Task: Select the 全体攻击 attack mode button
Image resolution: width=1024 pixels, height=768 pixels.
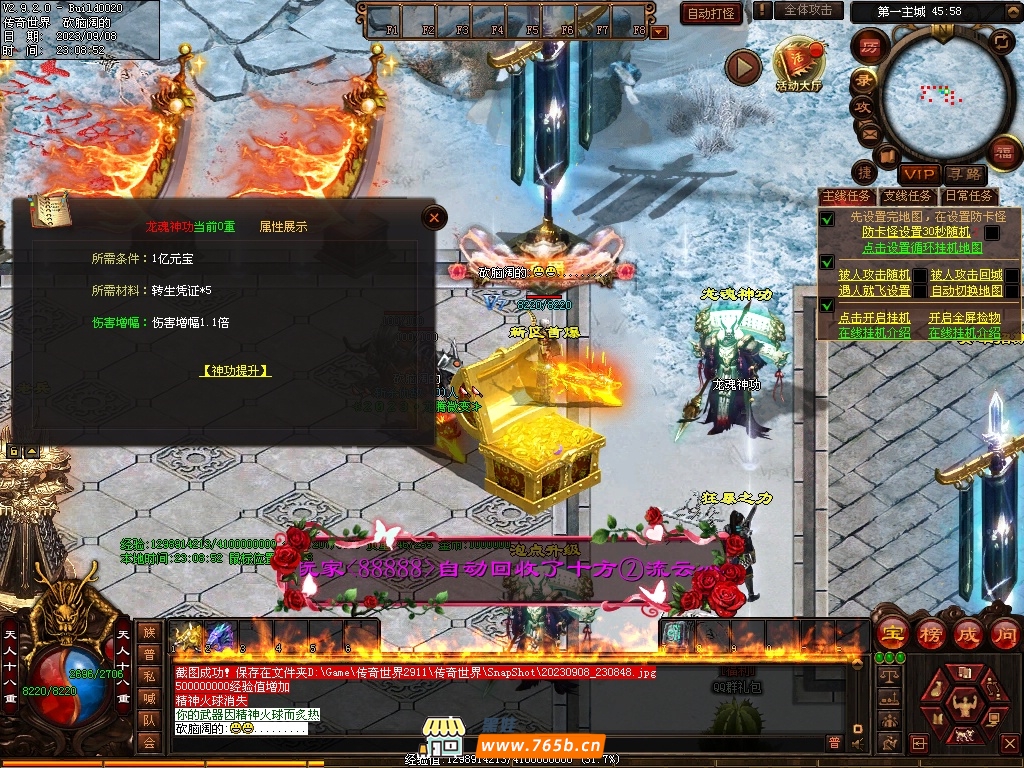Action: pos(807,10)
